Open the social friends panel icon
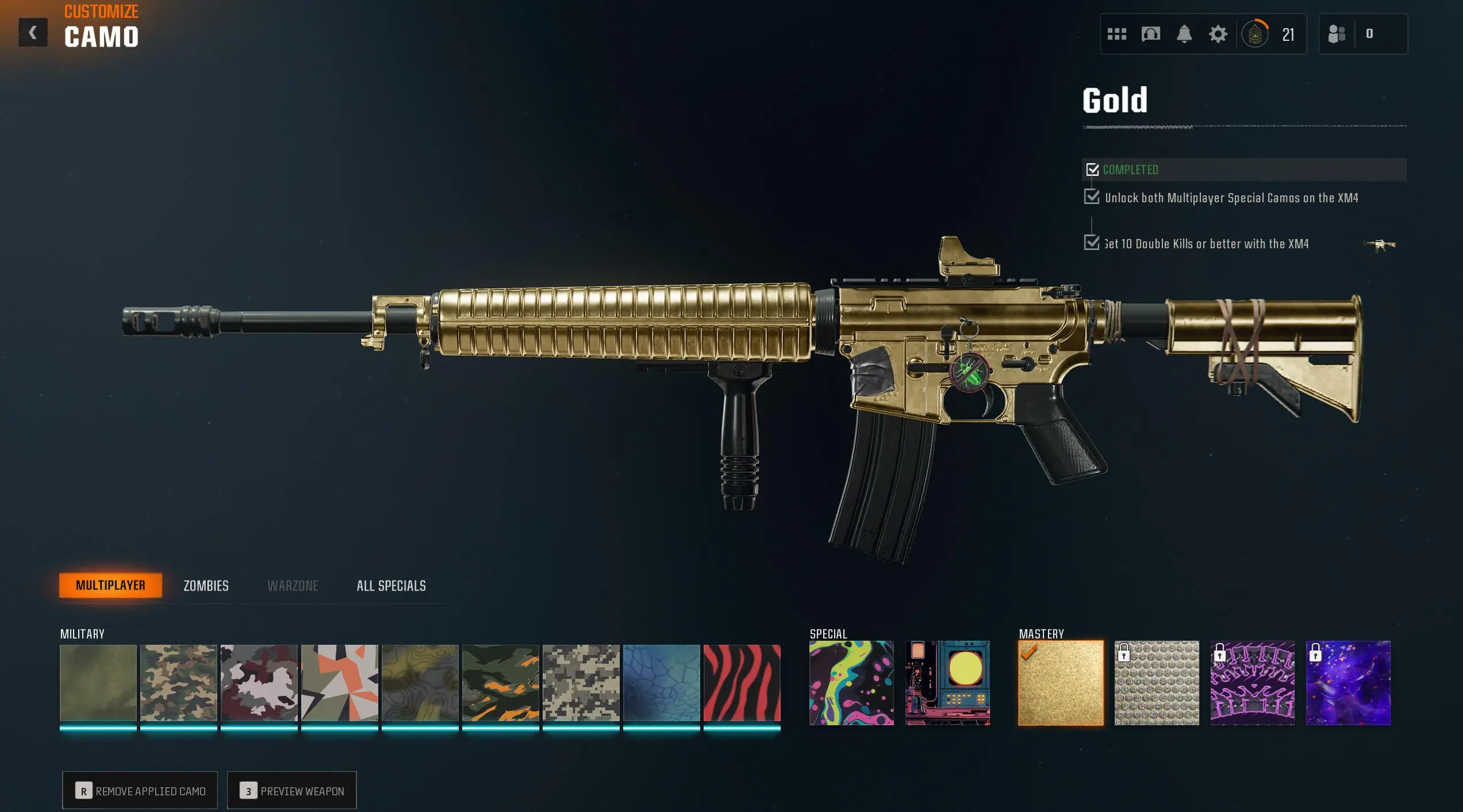The image size is (1463, 812). 1337,34
